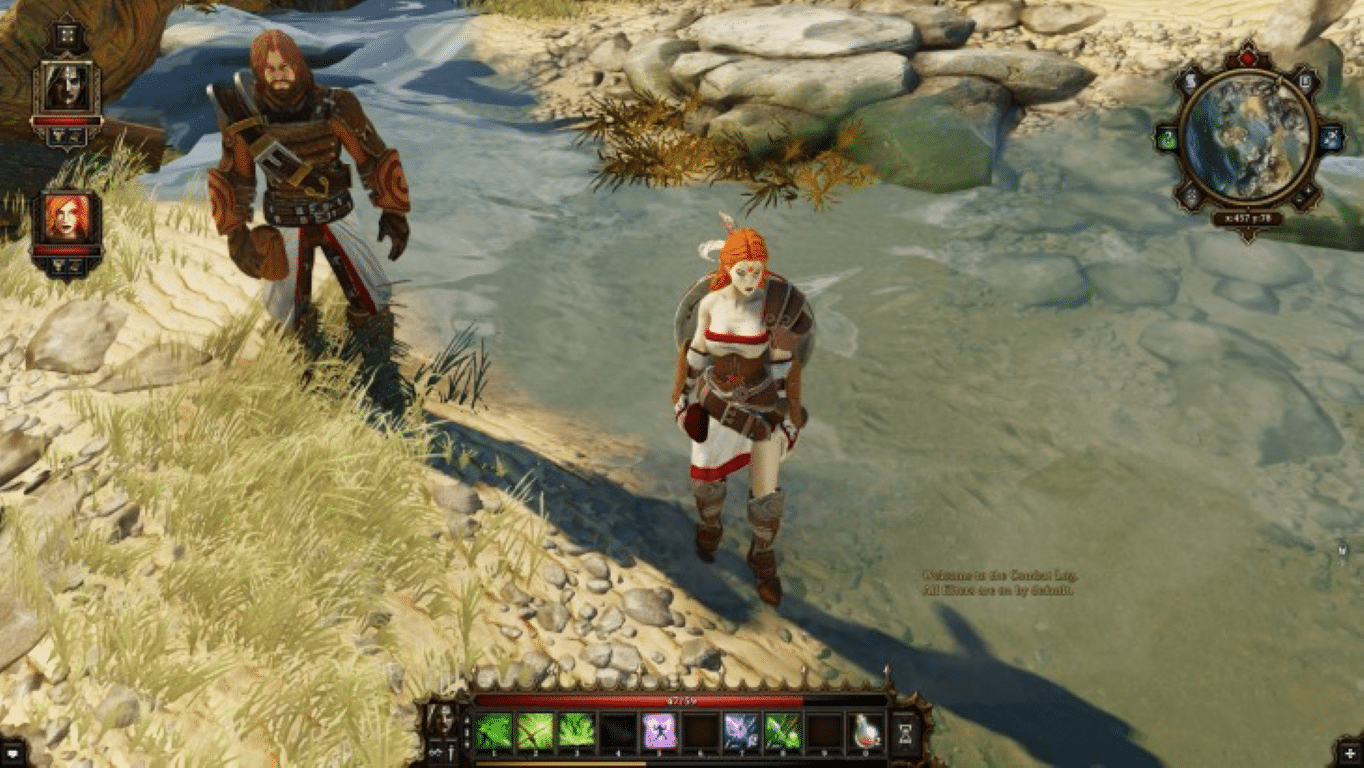Expand the red waypoint marker above the minimap
The width and height of the screenshot is (1364, 768).
coord(1249,57)
